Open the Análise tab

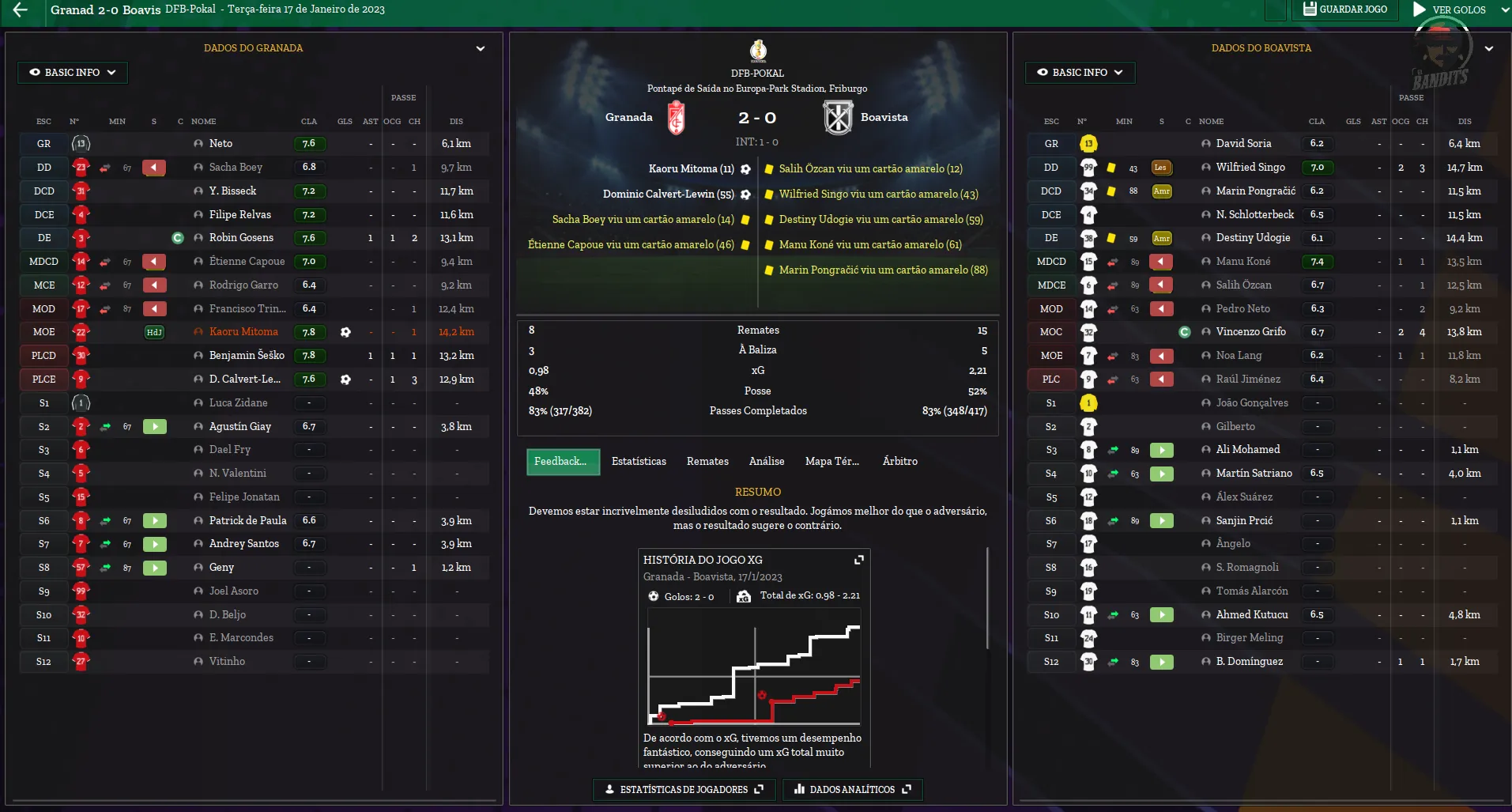(767, 461)
